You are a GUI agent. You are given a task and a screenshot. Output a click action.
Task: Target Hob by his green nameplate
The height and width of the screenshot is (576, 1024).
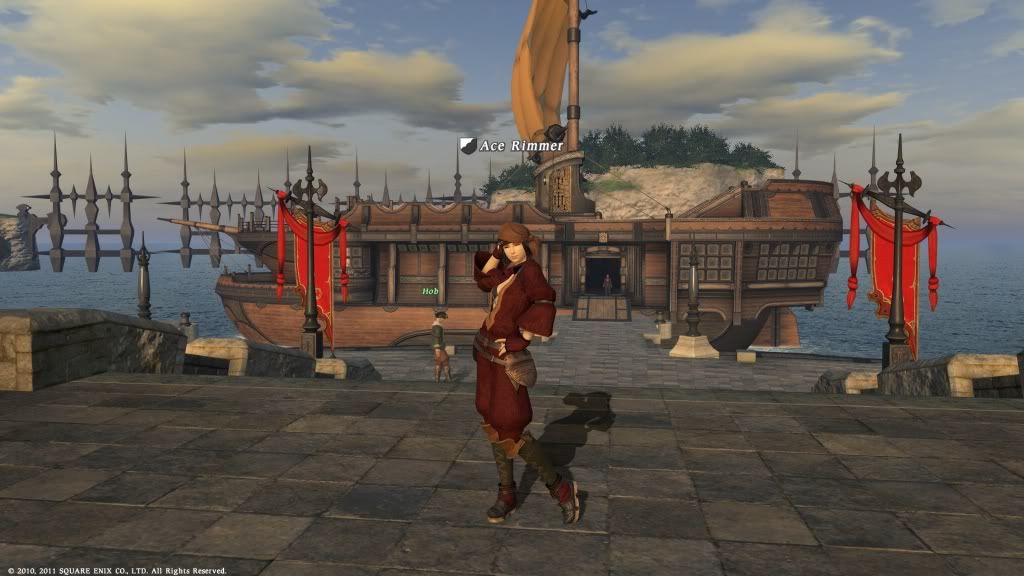(x=430, y=291)
